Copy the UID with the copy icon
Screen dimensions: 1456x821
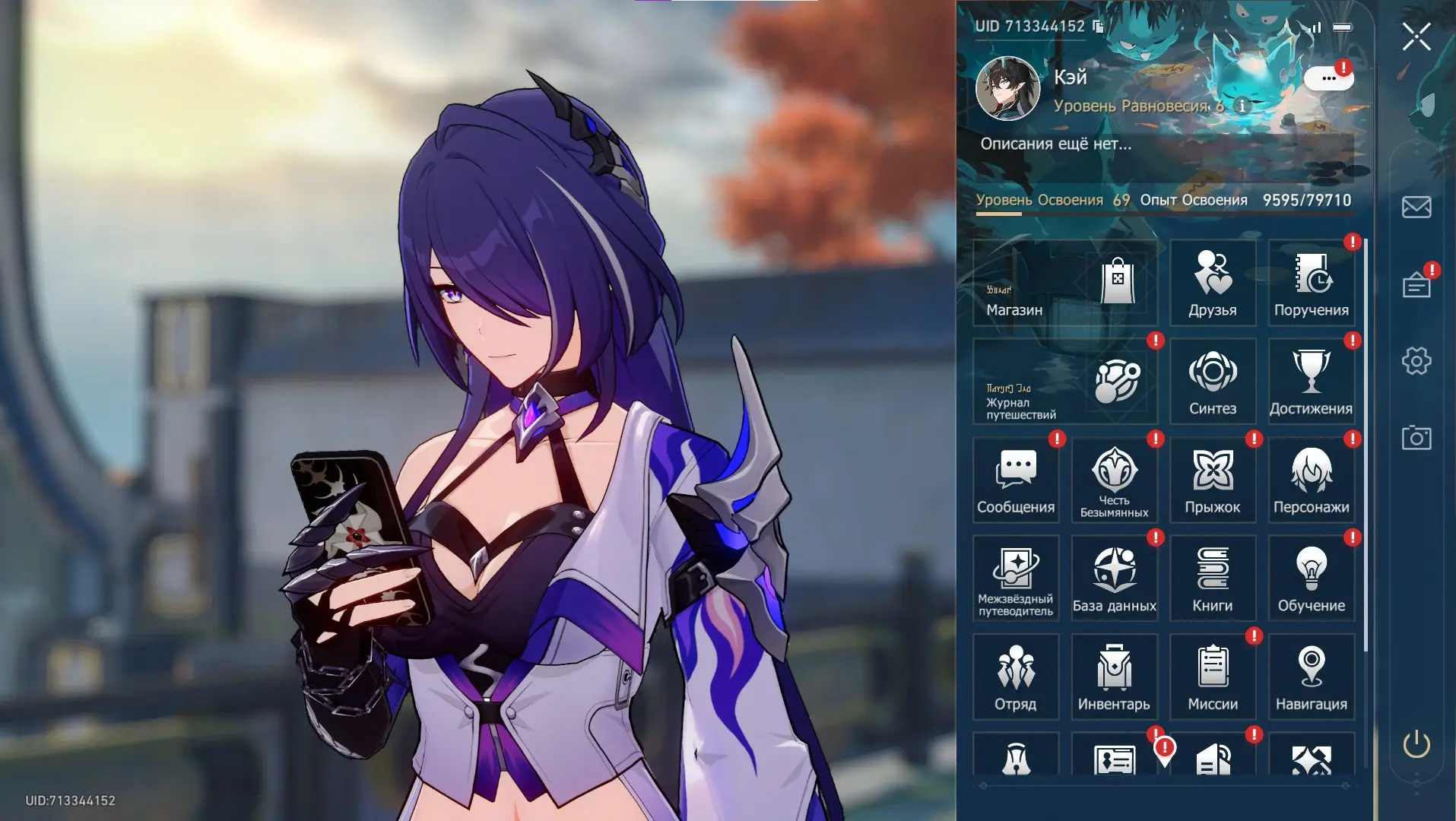(1098, 25)
